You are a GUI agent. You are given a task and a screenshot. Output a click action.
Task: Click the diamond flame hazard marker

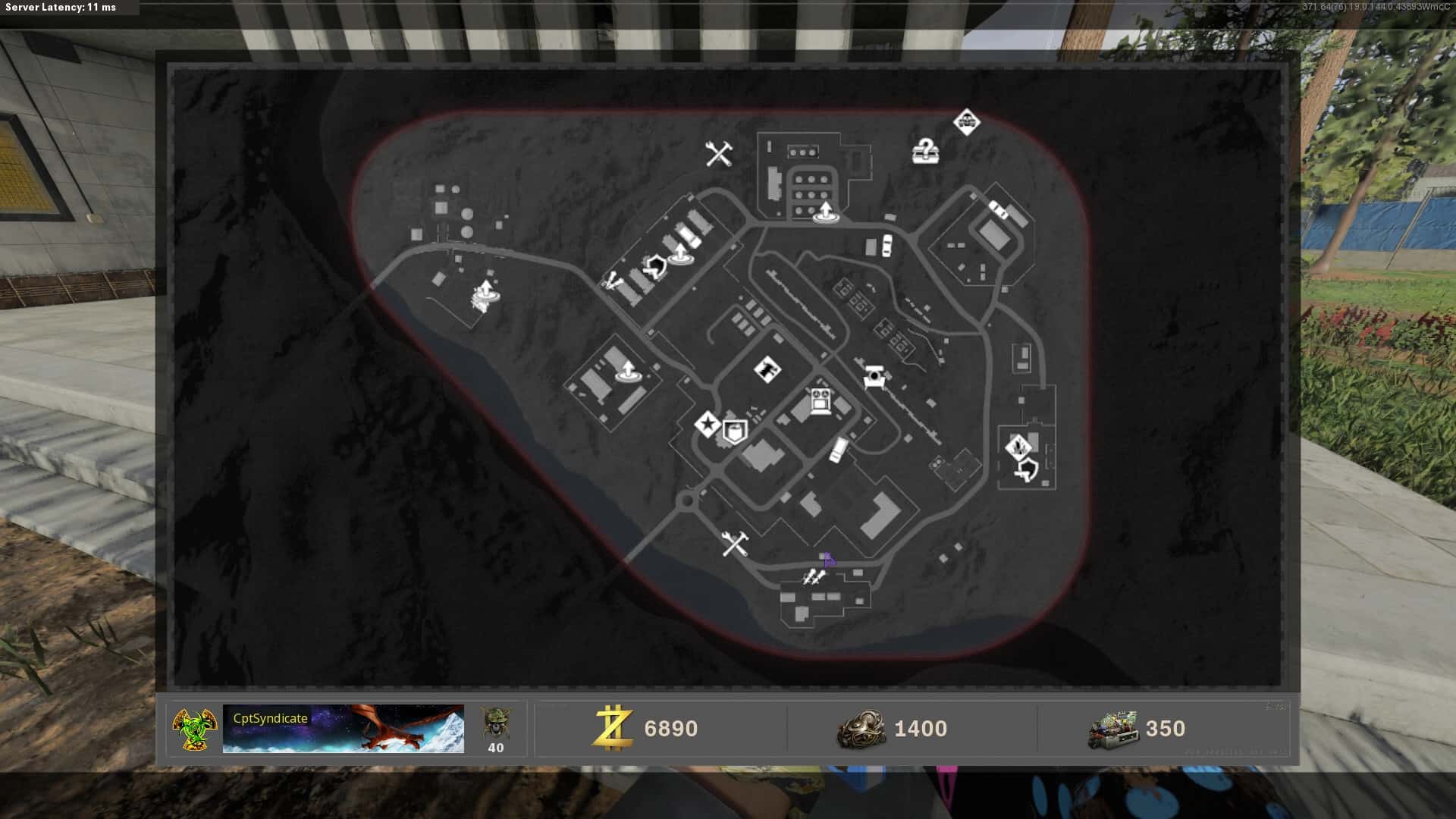pyautogui.click(x=1018, y=446)
